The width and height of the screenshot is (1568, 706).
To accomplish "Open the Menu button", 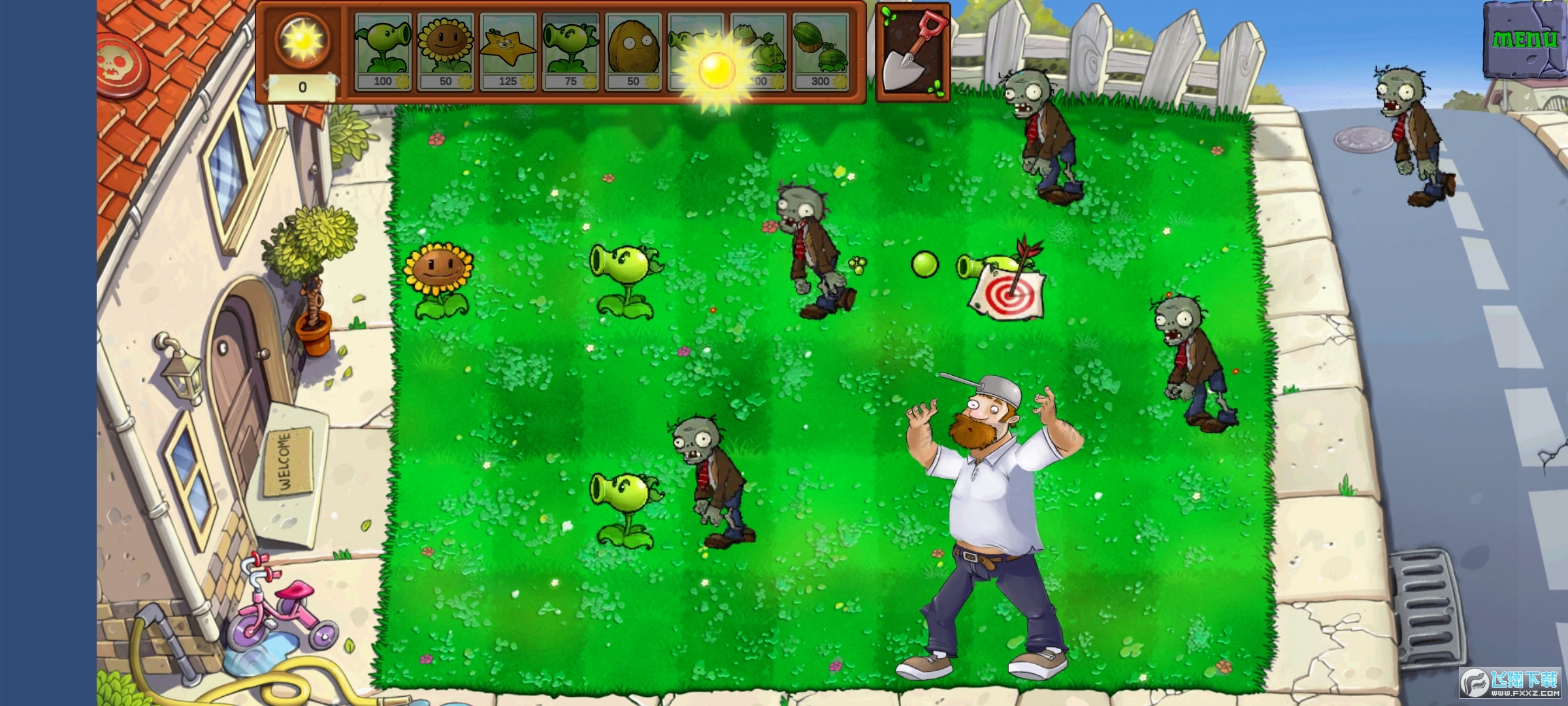I will point(1524,41).
